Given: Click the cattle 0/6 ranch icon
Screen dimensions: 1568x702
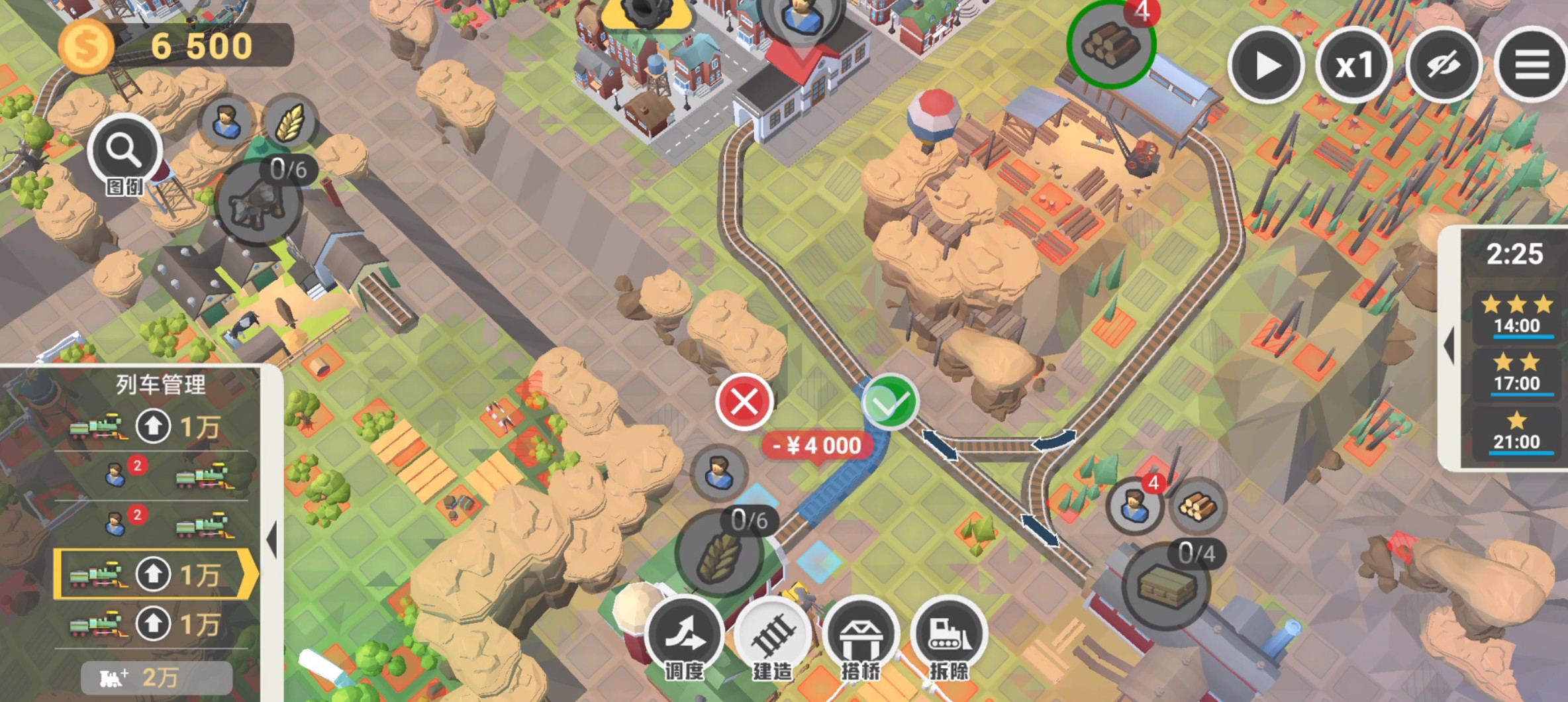Looking at the screenshot, I should coord(258,202).
